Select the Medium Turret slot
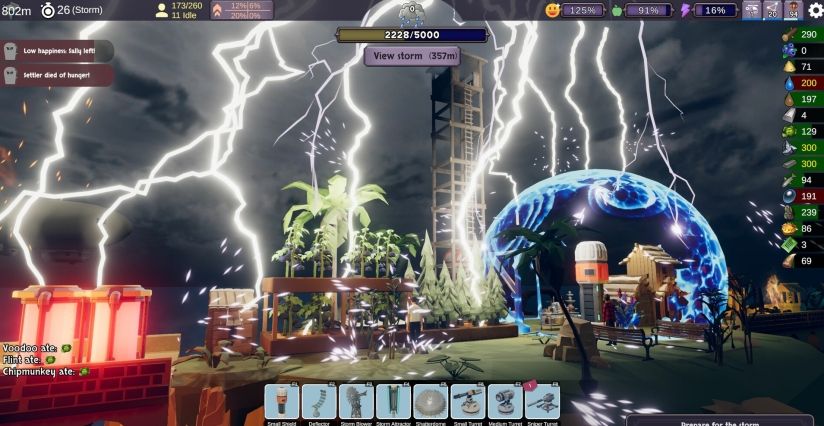824x426 pixels. [x=505, y=402]
